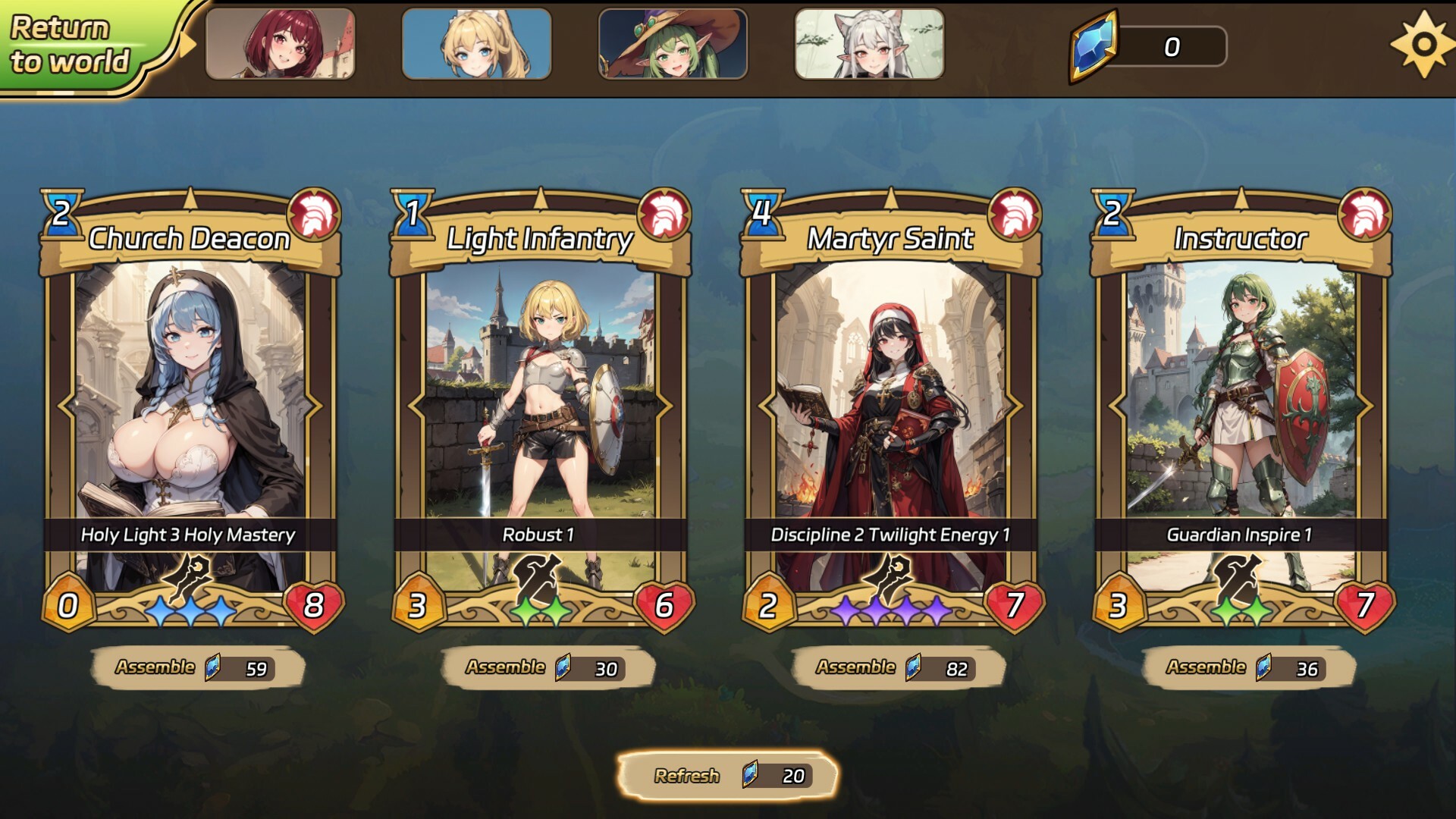
Task: Click the crossed-swords icon on Light Infantry card
Action: click(538, 581)
